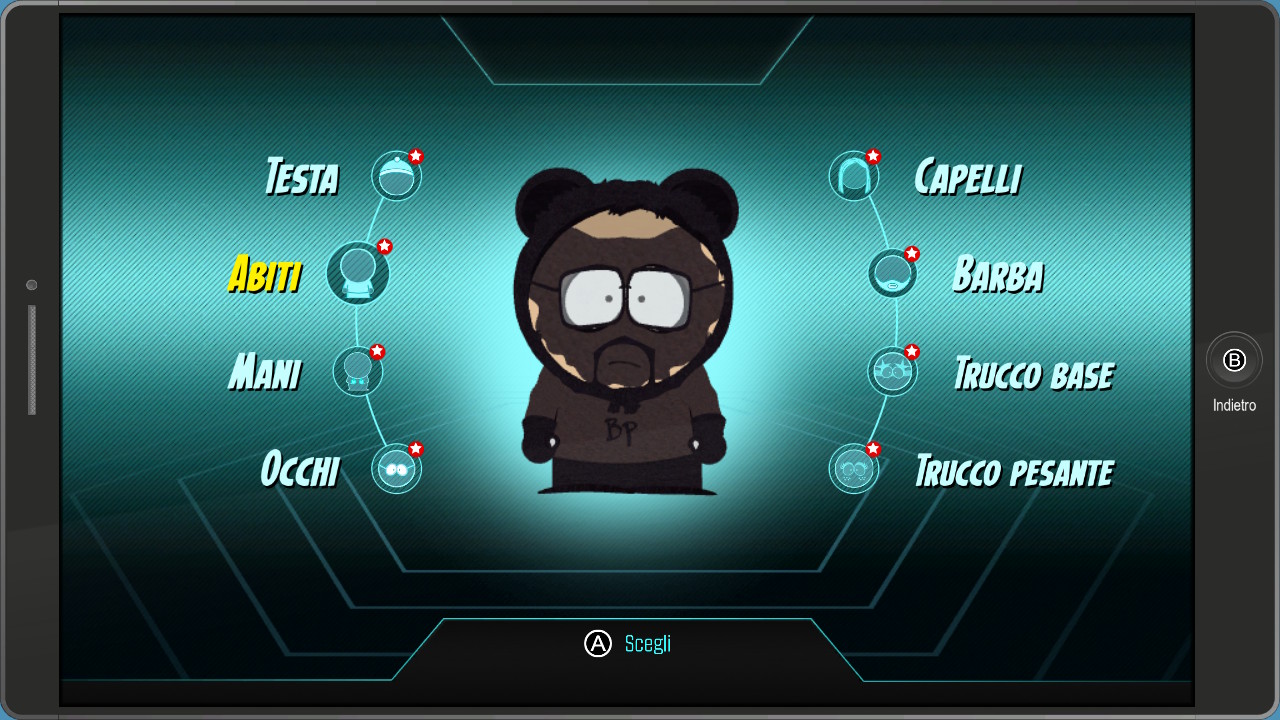
Task: Select the Capelli hair category
Action: [854, 176]
